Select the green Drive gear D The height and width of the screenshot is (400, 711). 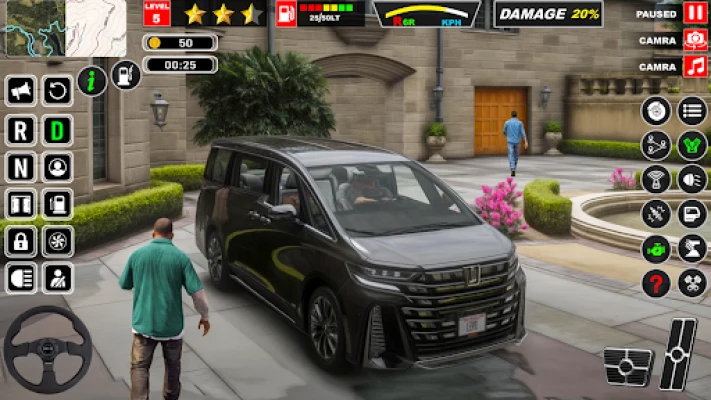(57, 129)
